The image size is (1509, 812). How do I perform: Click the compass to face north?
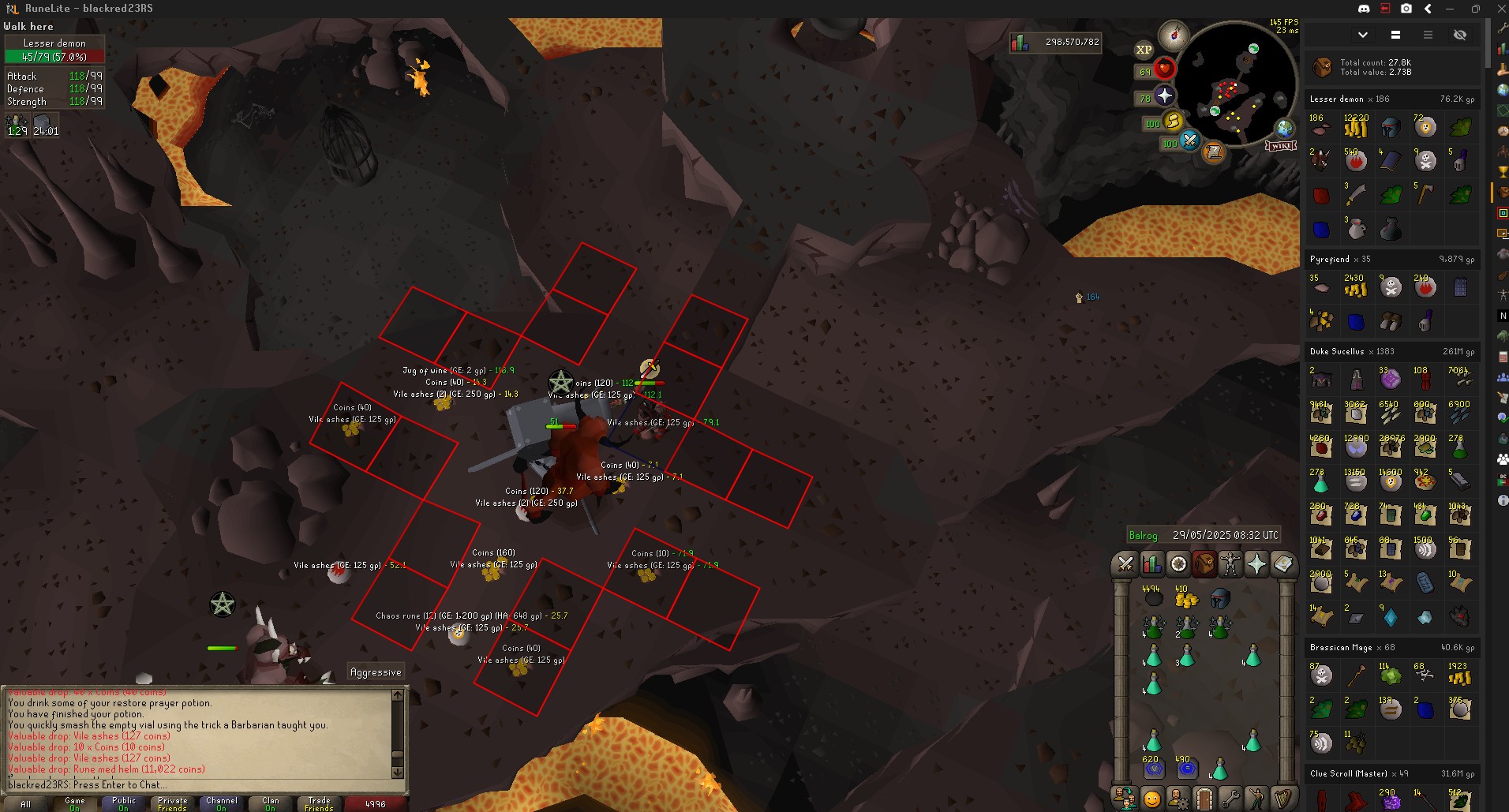tap(1173, 35)
